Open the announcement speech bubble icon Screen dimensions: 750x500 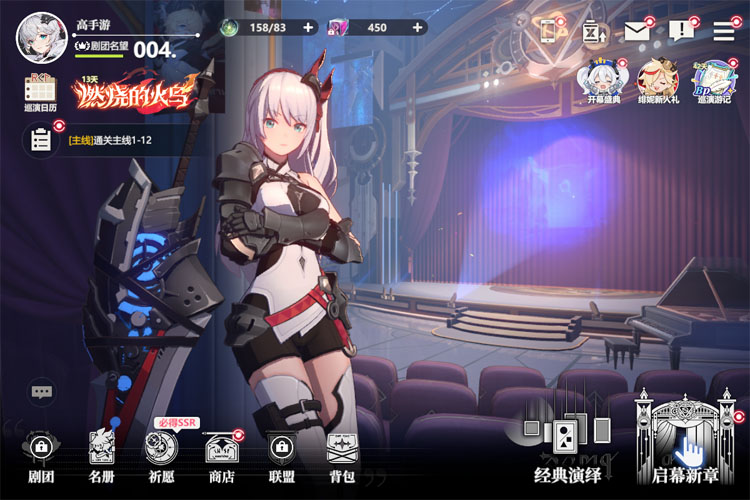pyautogui.click(x=681, y=31)
